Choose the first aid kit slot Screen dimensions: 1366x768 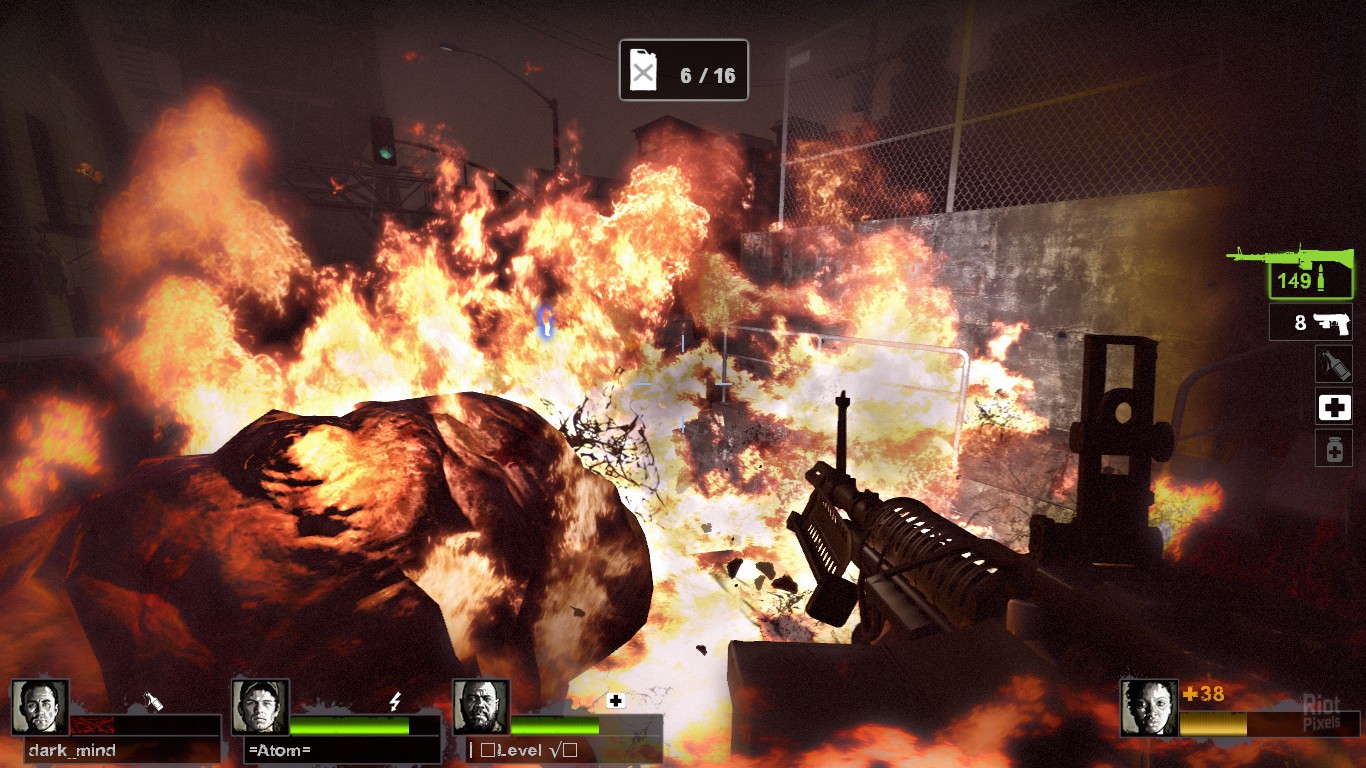click(1333, 406)
